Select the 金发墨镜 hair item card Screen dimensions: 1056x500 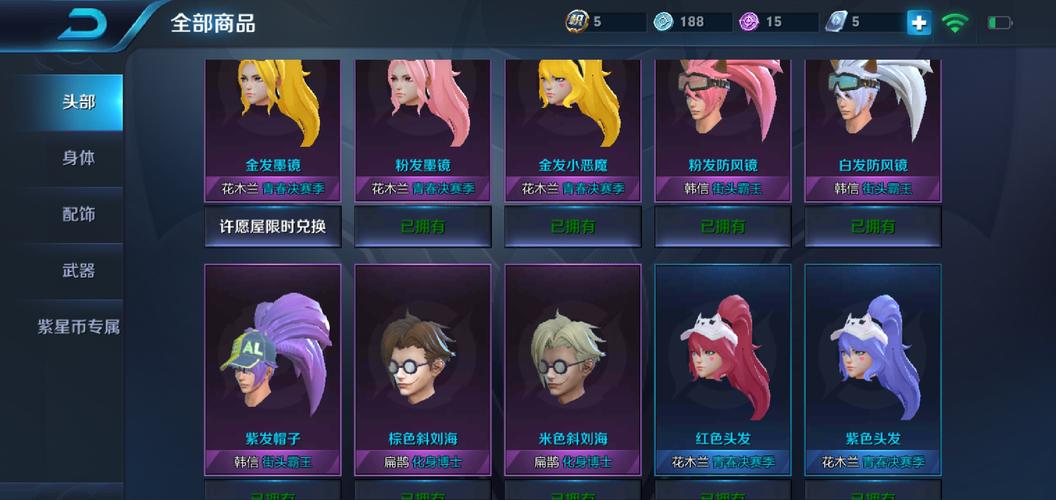click(x=273, y=125)
